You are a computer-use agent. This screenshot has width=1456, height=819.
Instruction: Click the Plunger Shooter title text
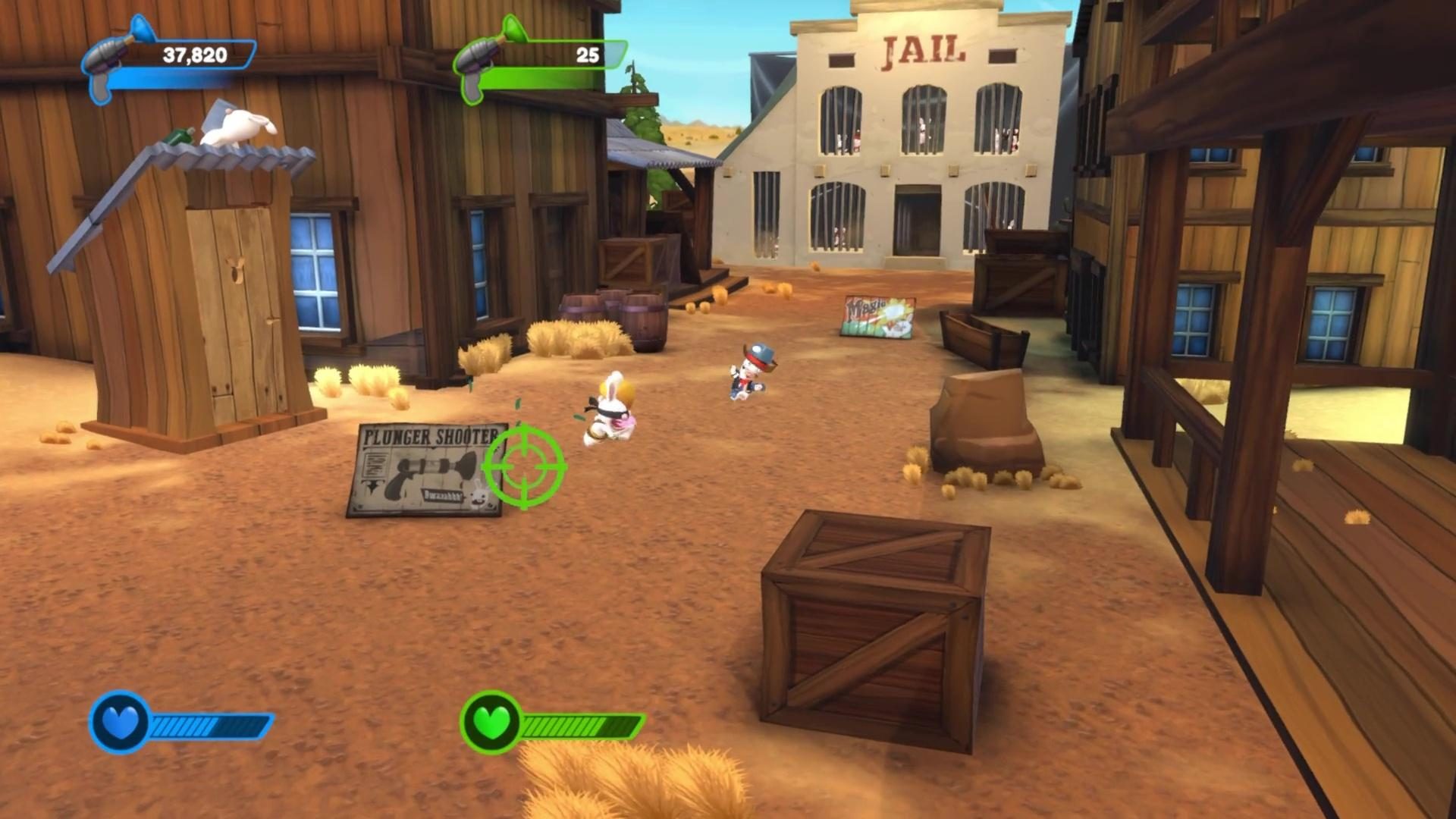tap(428, 436)
